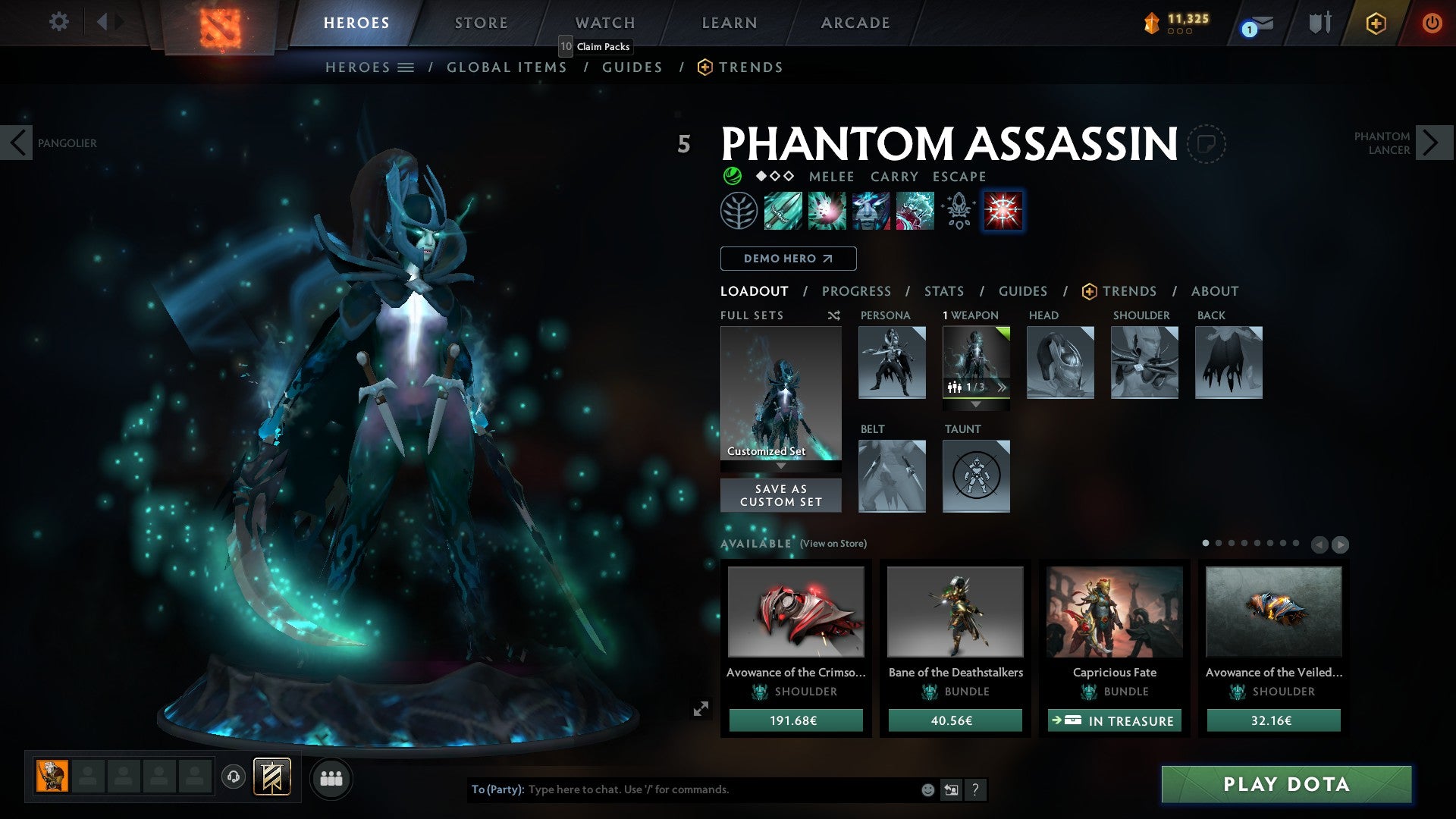Image resolution: width=1456 pixels, height=819 pixels.
Task: Open the hero Progress tab
Action: pos(856,291)
